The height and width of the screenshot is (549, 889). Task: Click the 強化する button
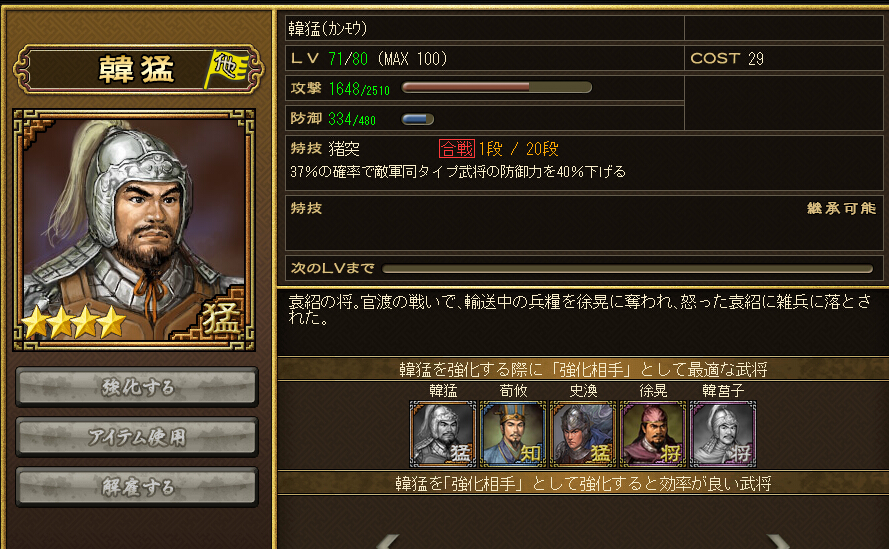click(x=137, y=387)
